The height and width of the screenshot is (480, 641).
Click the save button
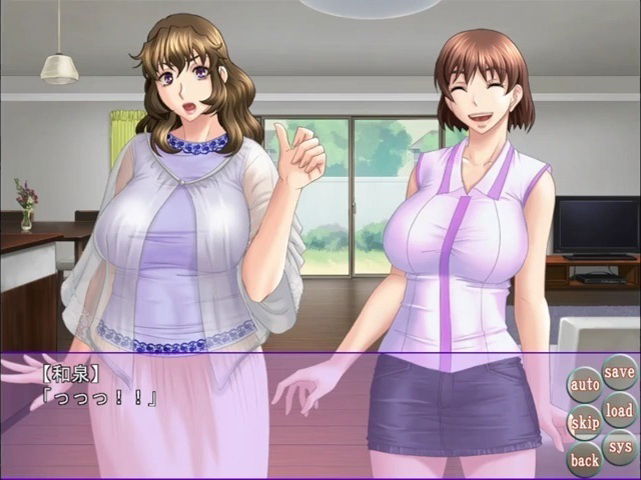pyautogui.click(x=619, y=372)
